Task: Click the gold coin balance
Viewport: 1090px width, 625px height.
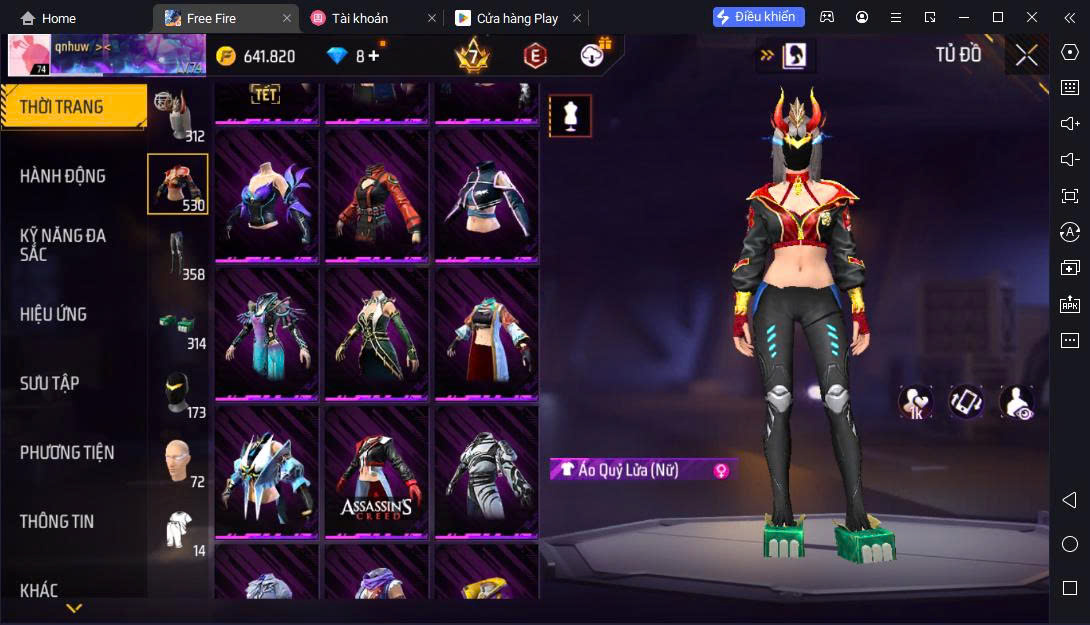Action: (x=256, y=56)
